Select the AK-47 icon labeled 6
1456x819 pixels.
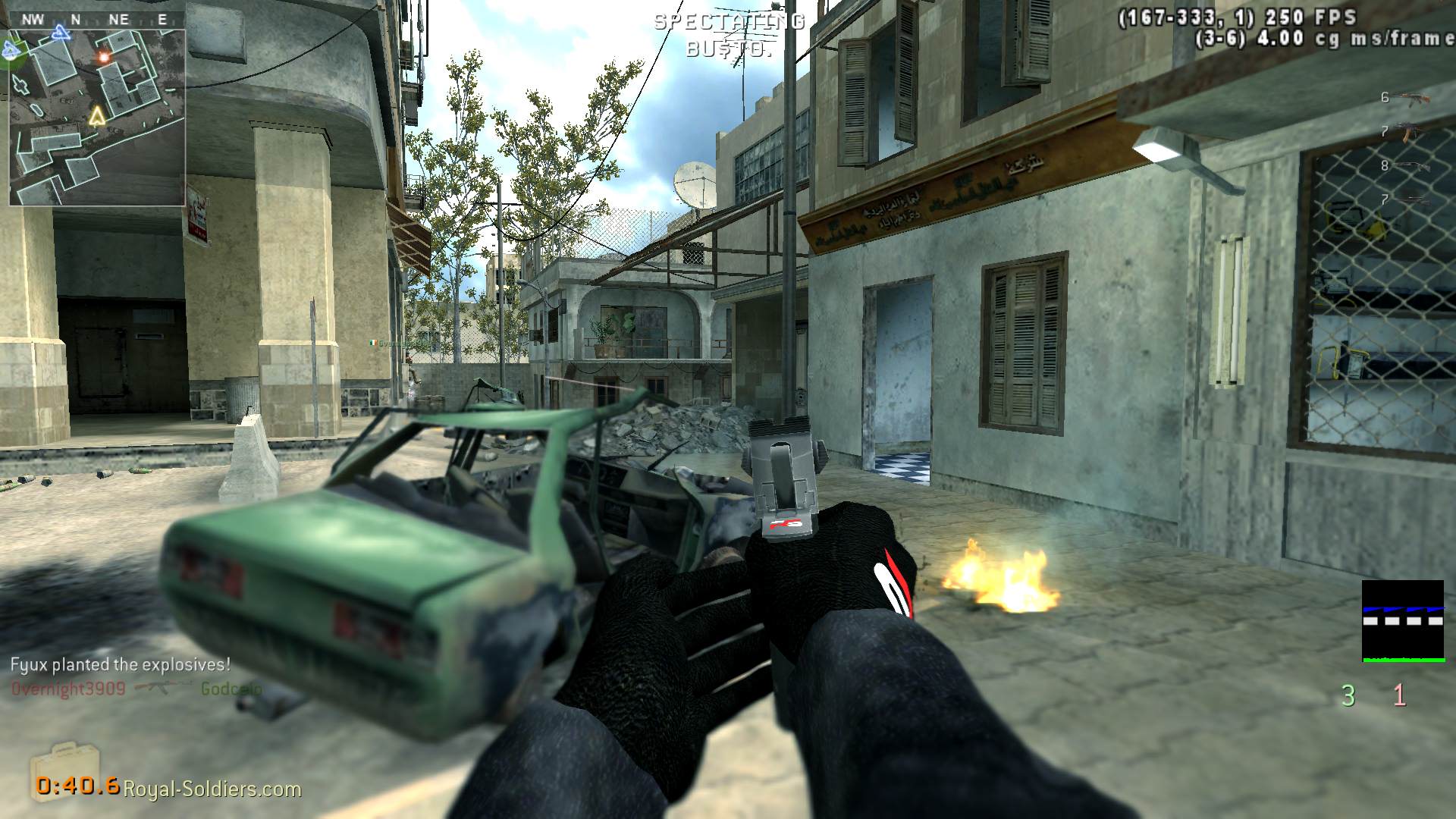(1414, 98)
